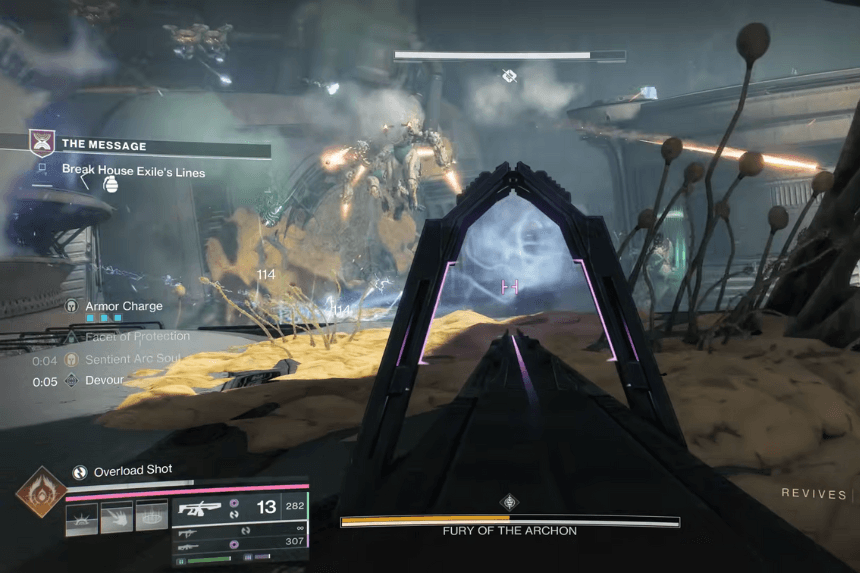The width and height of the screenshot is (860, 573).
Task: Click the Armor Charge buff icon
Action: [72, 306]
